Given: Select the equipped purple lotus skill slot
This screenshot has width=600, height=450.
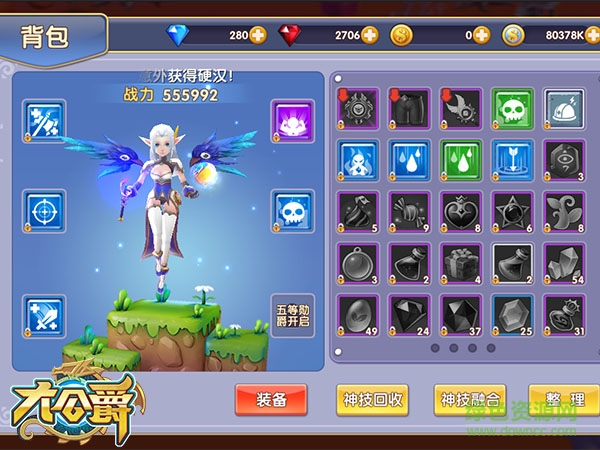Looking at the screenshot, I should [x=293, y=121].
